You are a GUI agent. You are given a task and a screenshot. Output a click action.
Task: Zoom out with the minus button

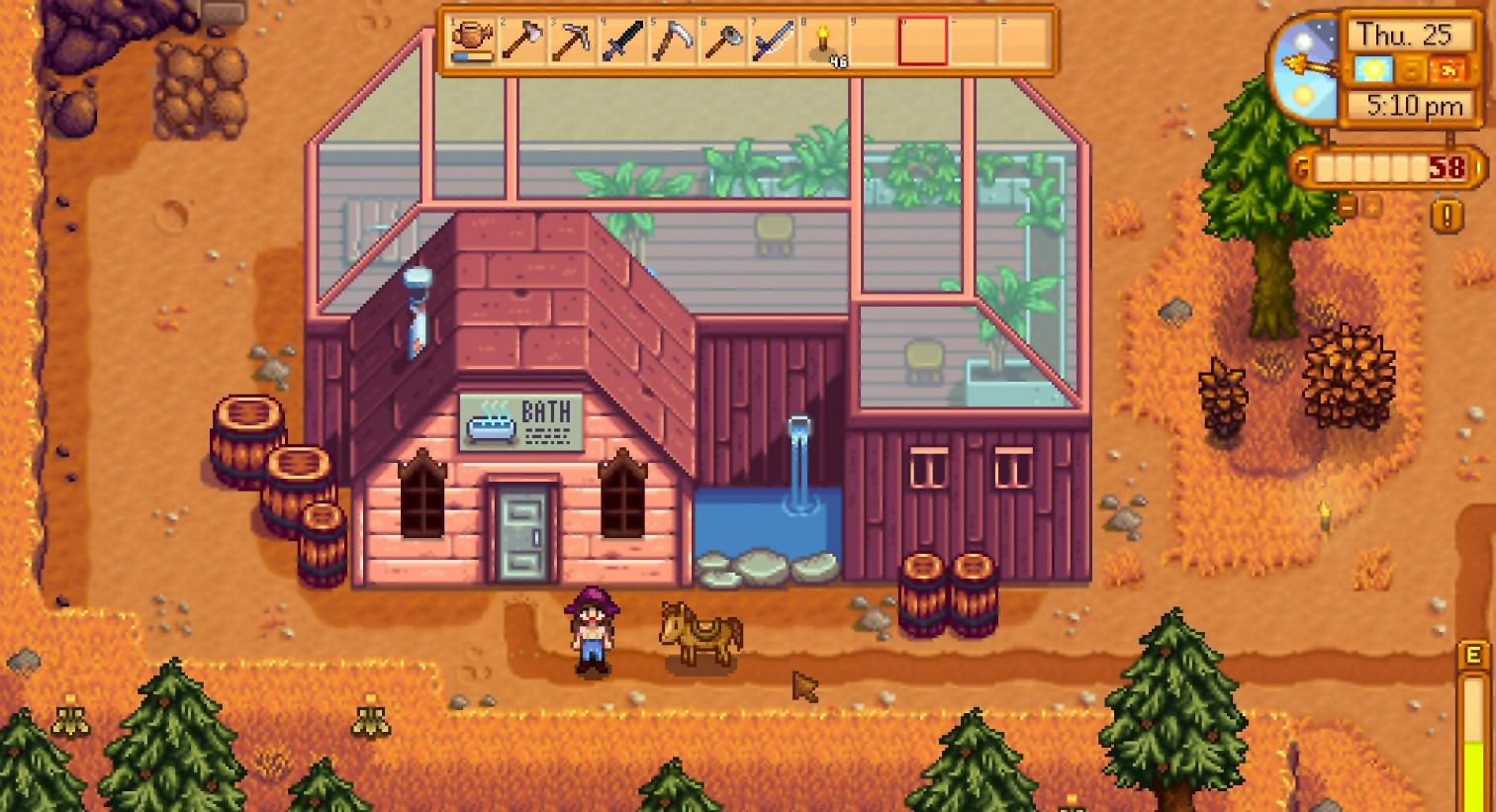point(1348,206)
